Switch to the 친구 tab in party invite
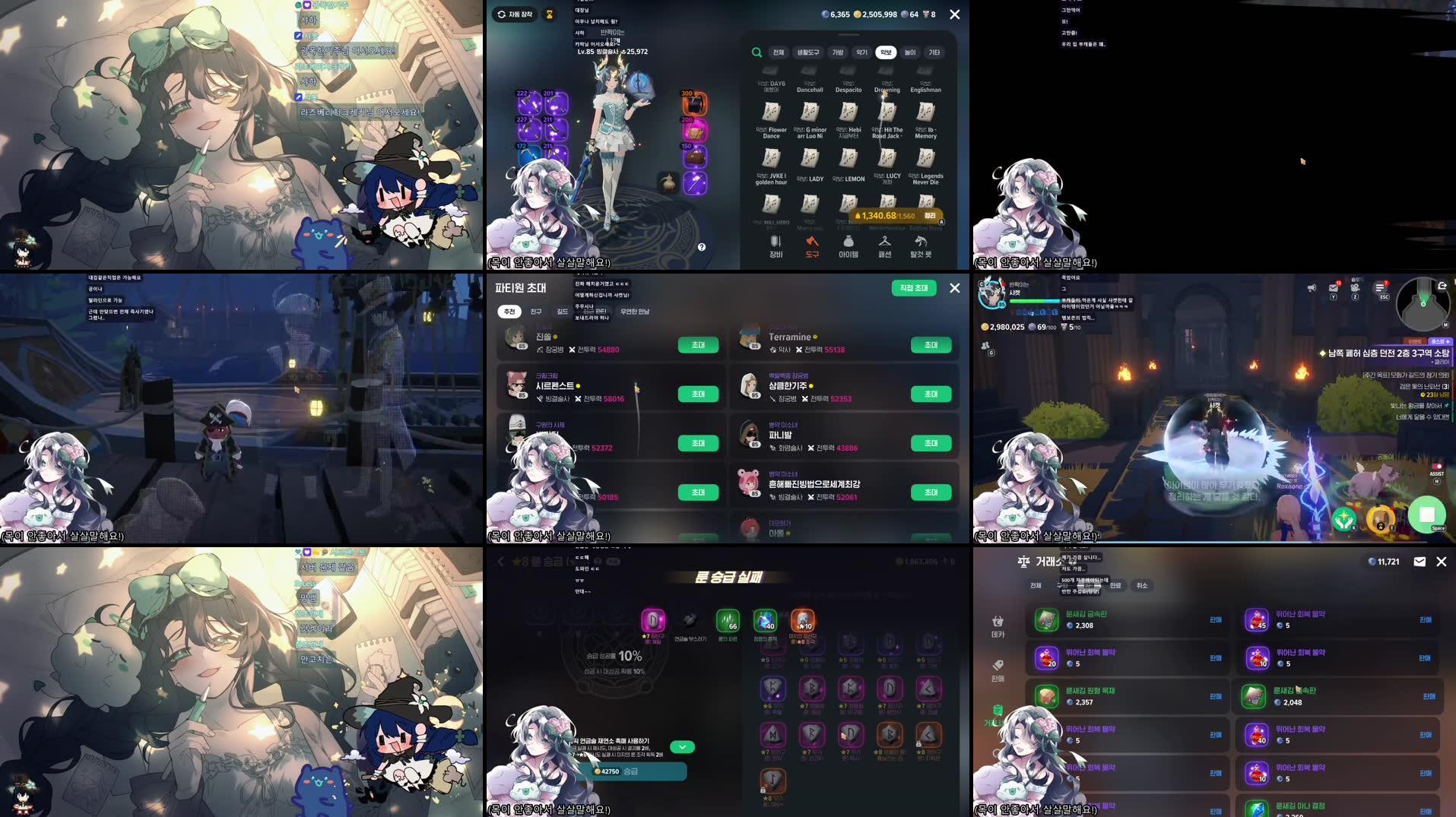 (x=535, y=312)
